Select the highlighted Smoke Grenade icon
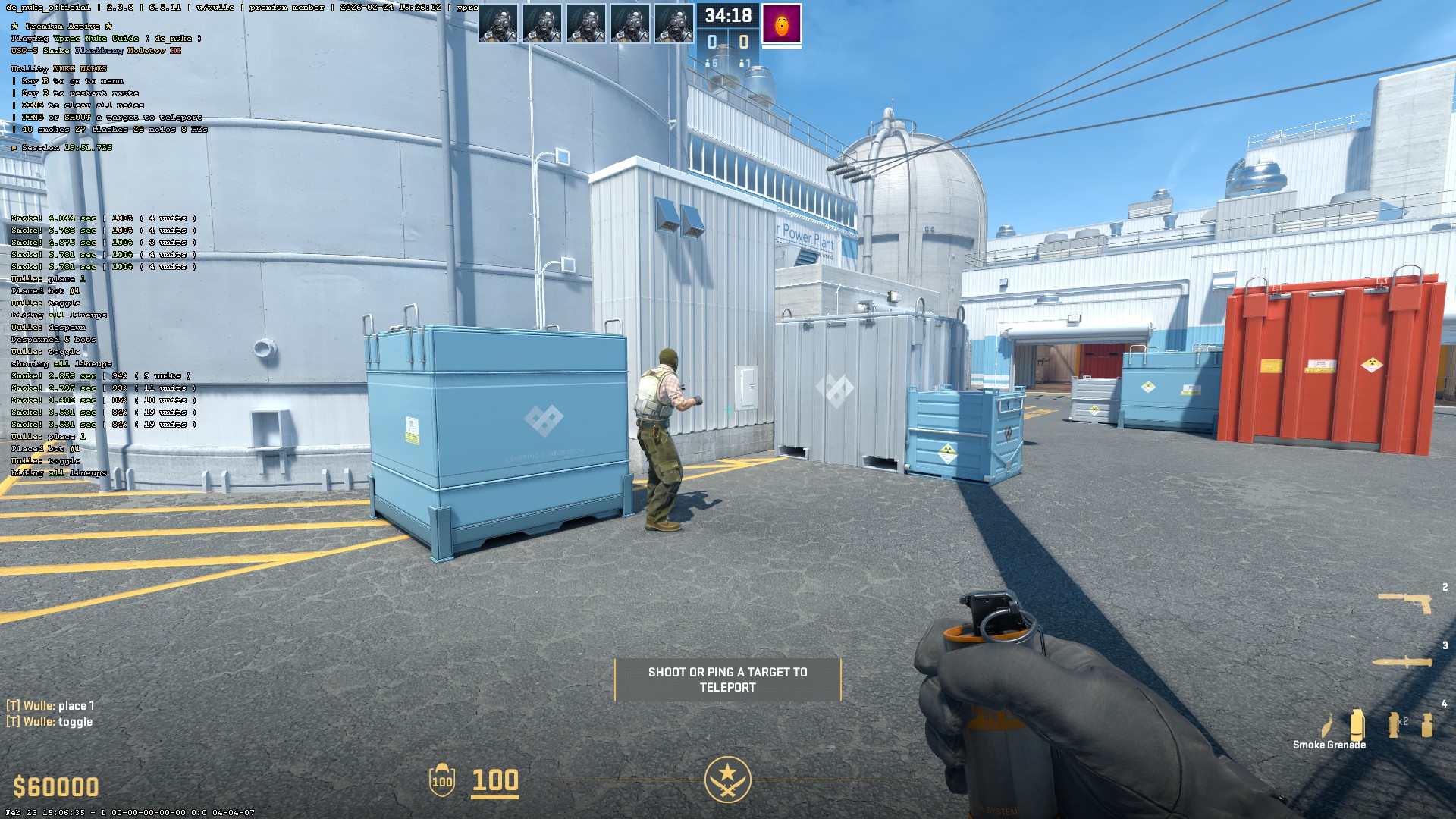The width and height of the screenshot is (1456, 819). [x=1357, y=725]
